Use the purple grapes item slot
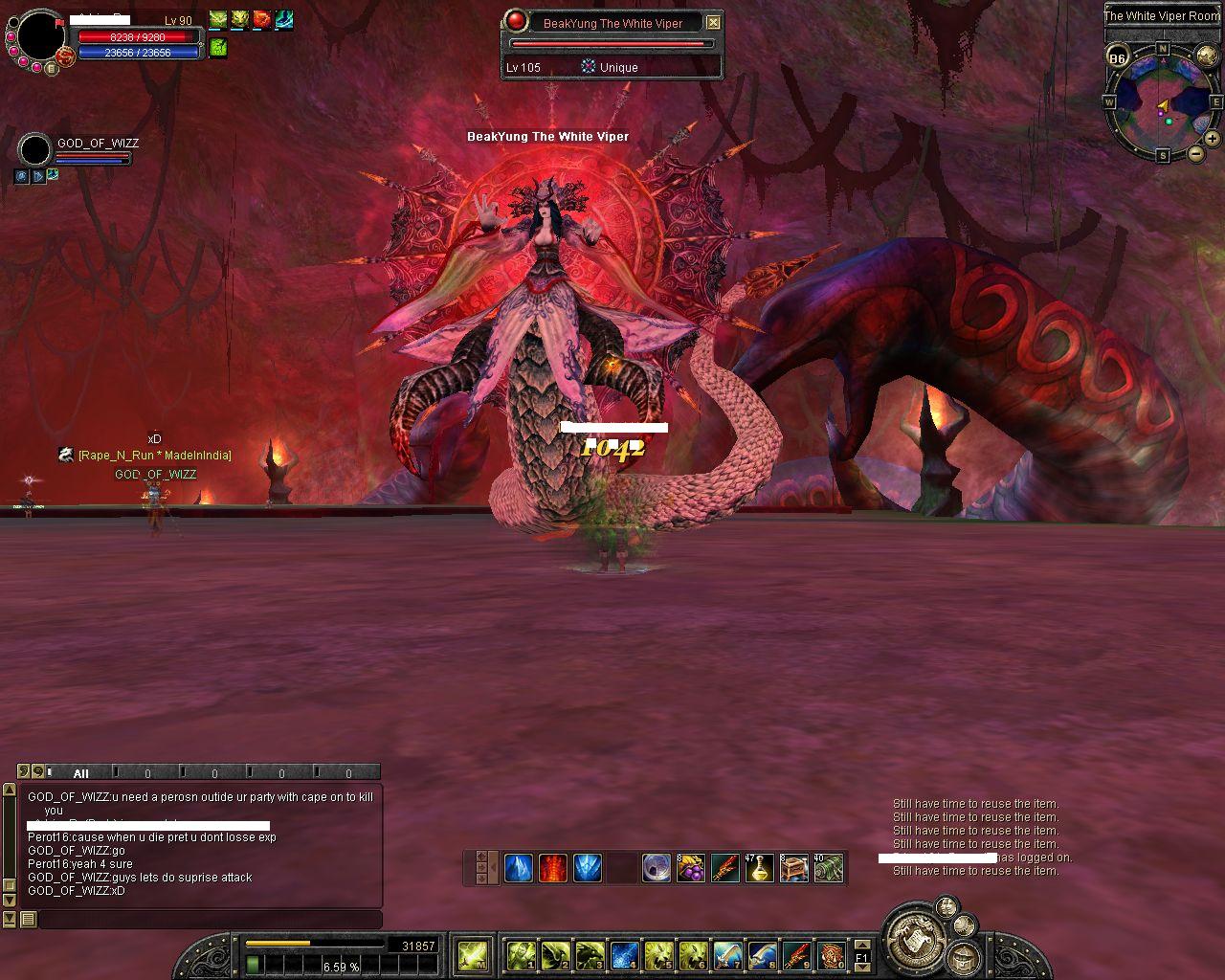1225x980 pixels. click(x=690, y=868)
